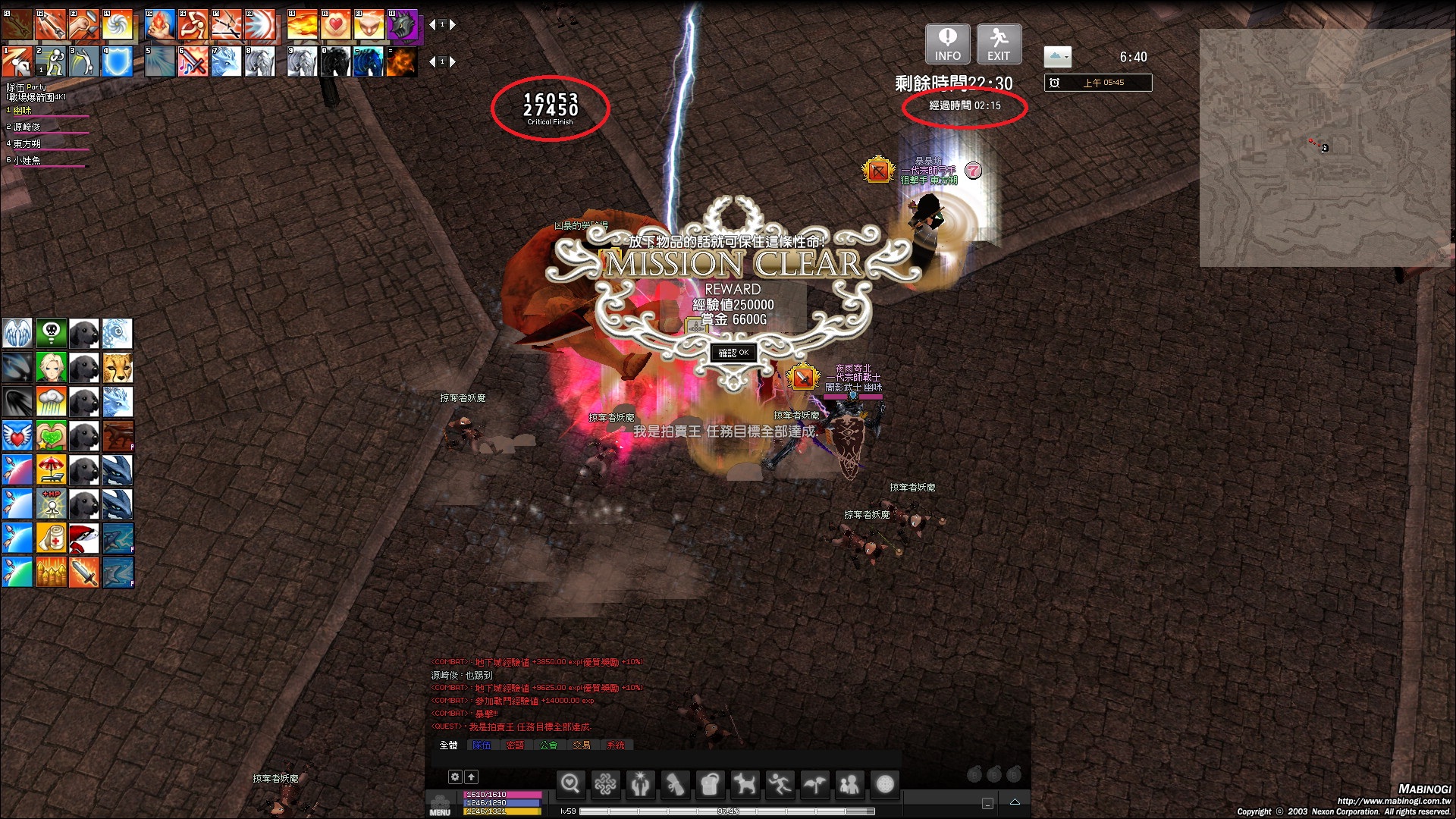Click the minimap
Viewport: 1456px width, 819px height.
click(1324, 148)
